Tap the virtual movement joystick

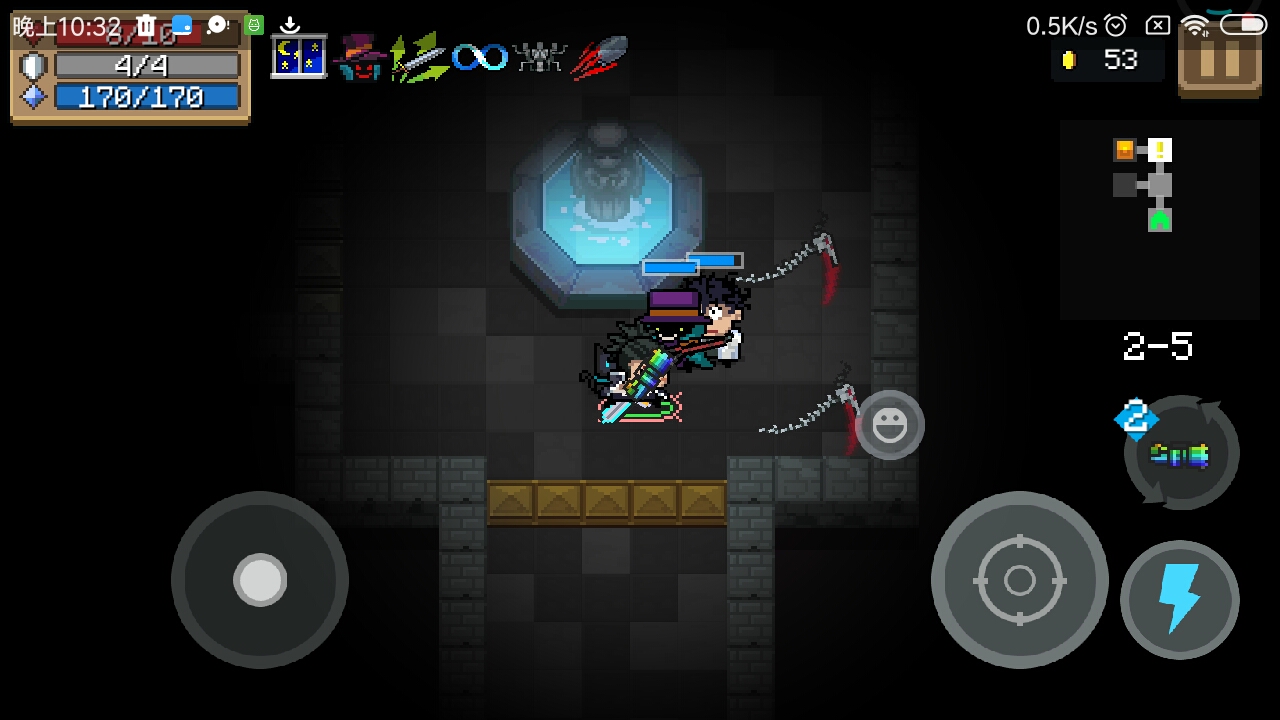pos(260,580)
